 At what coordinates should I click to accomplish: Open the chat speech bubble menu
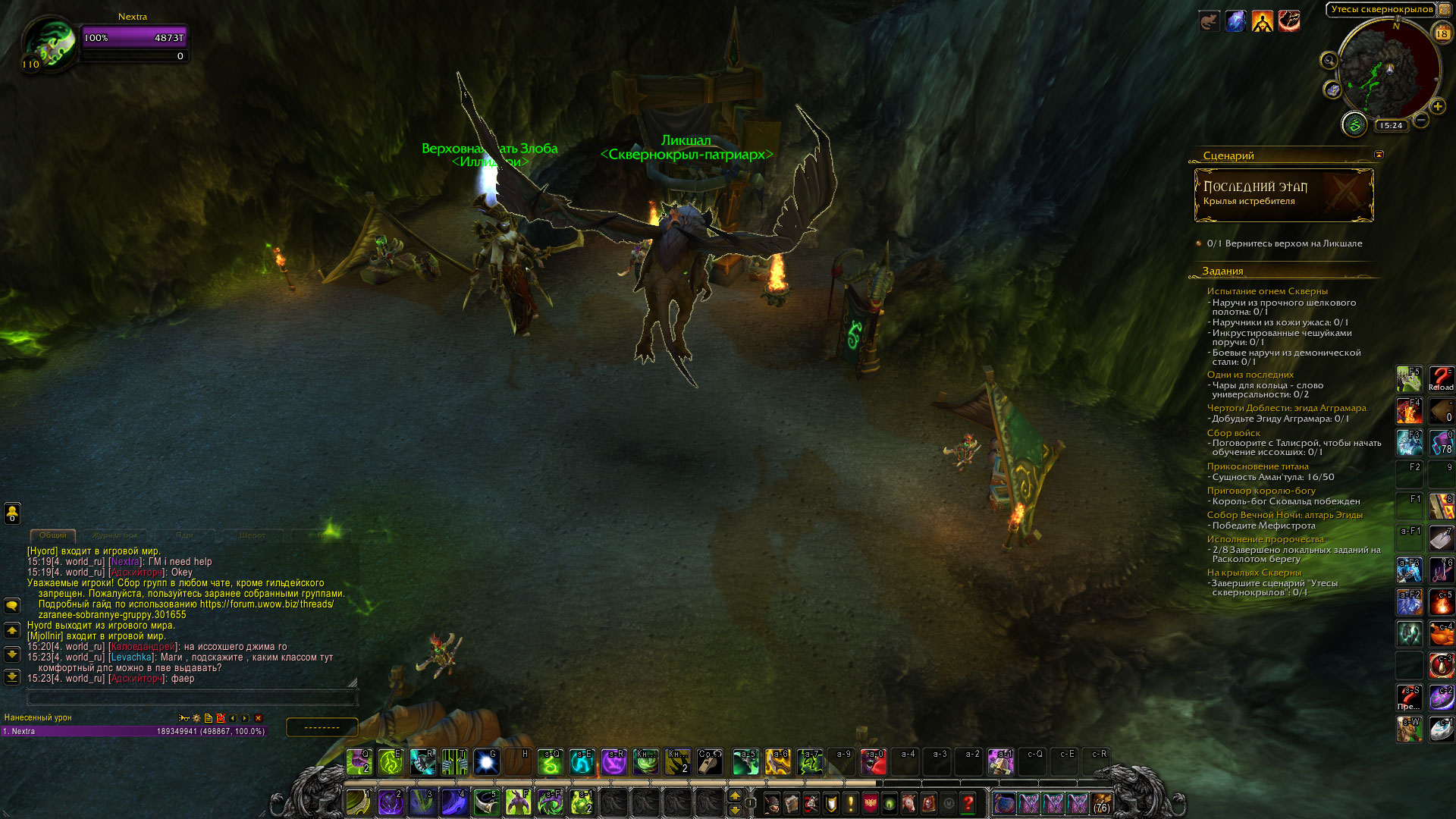click(12, 606)
